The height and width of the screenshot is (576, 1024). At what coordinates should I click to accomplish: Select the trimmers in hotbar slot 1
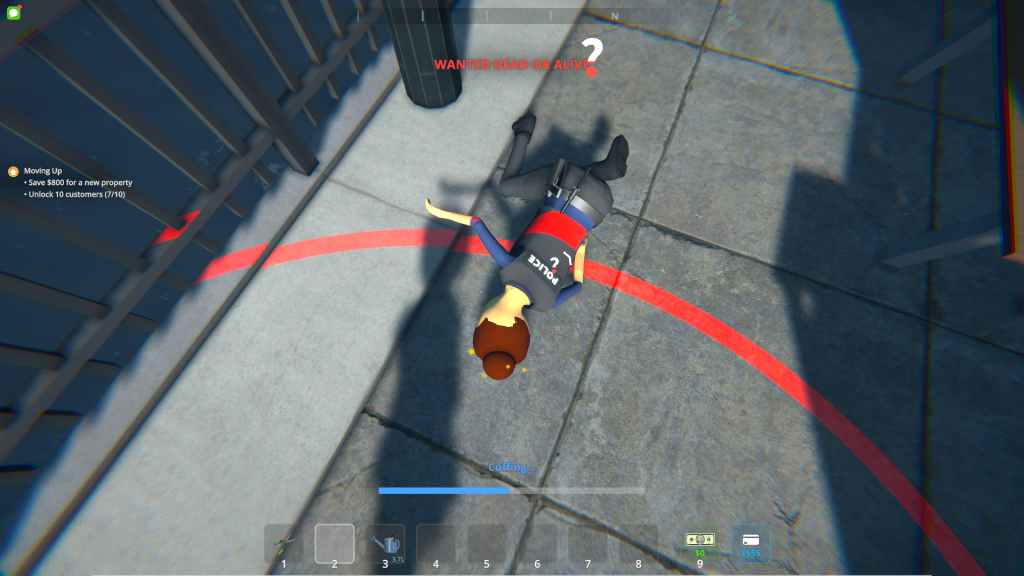click(x=284, y=543)
